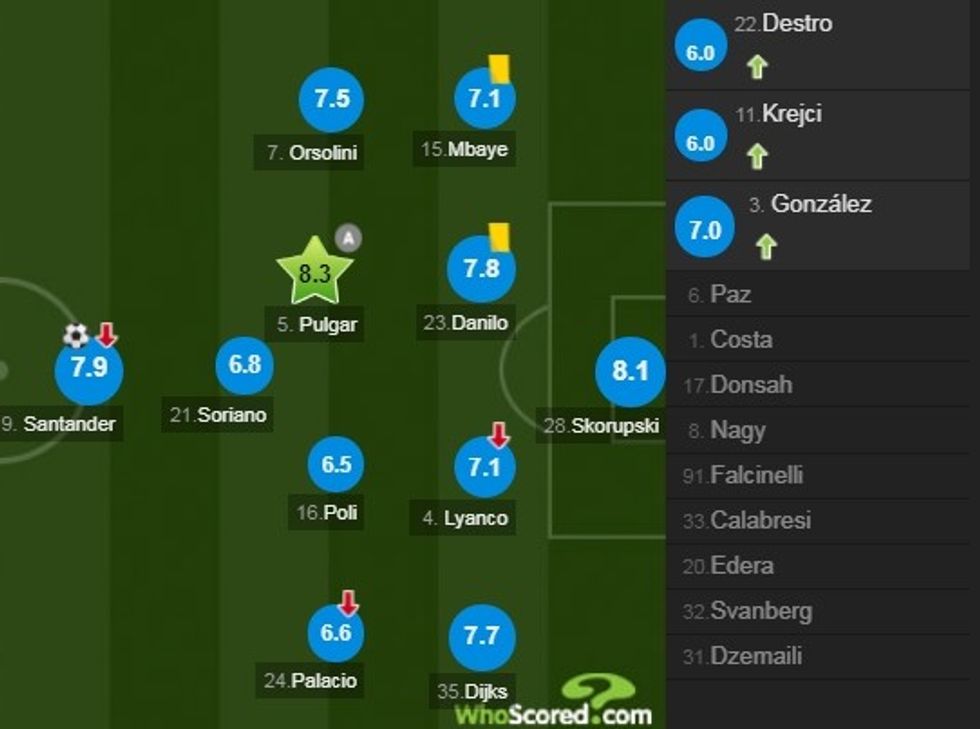Viewport: 980px width, 729px height.
Task: Click goalkeeper Skorupski's 8.1 rating
Action: [x=630, y=372]
